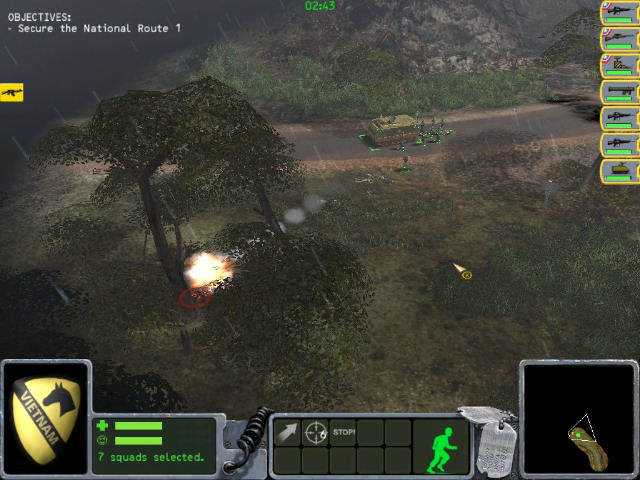Click the yellow AK-47 alert icon
The image size is (640, 480).
(x=12, y=92)
